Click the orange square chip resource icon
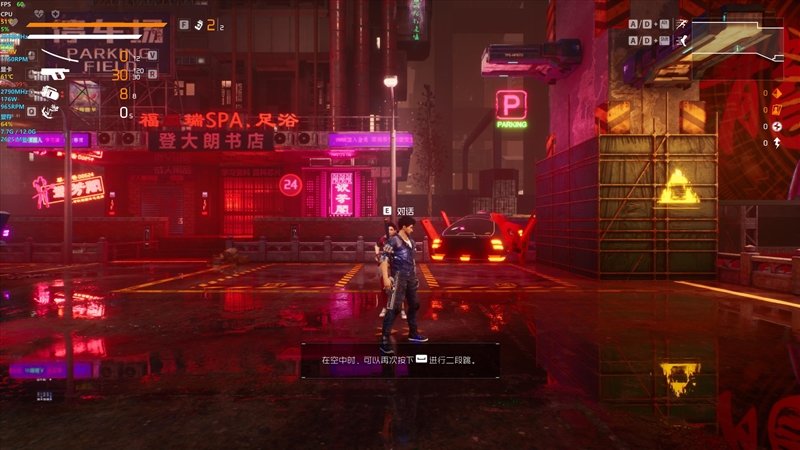 click(778, 110)
